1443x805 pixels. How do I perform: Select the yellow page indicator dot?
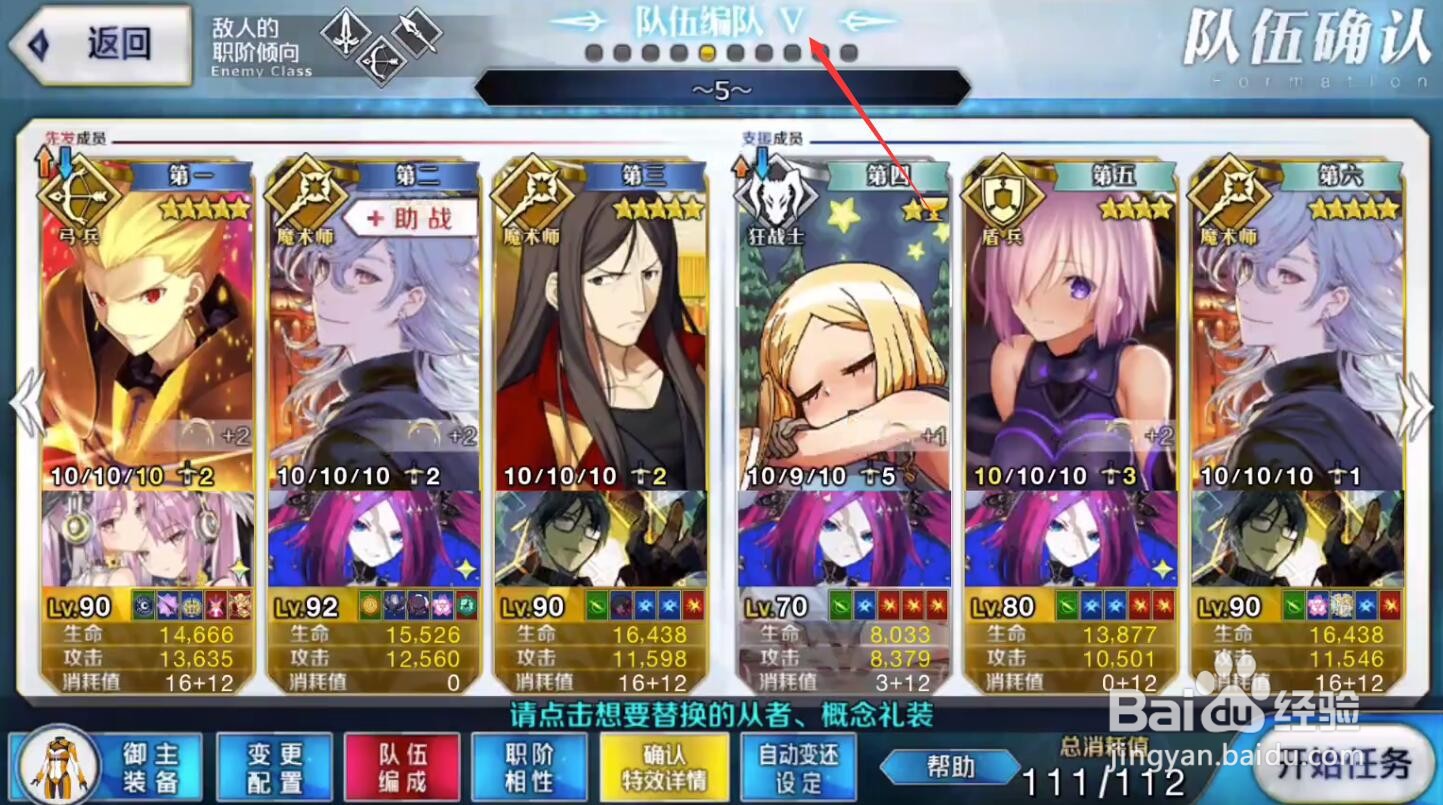[705, 54]
